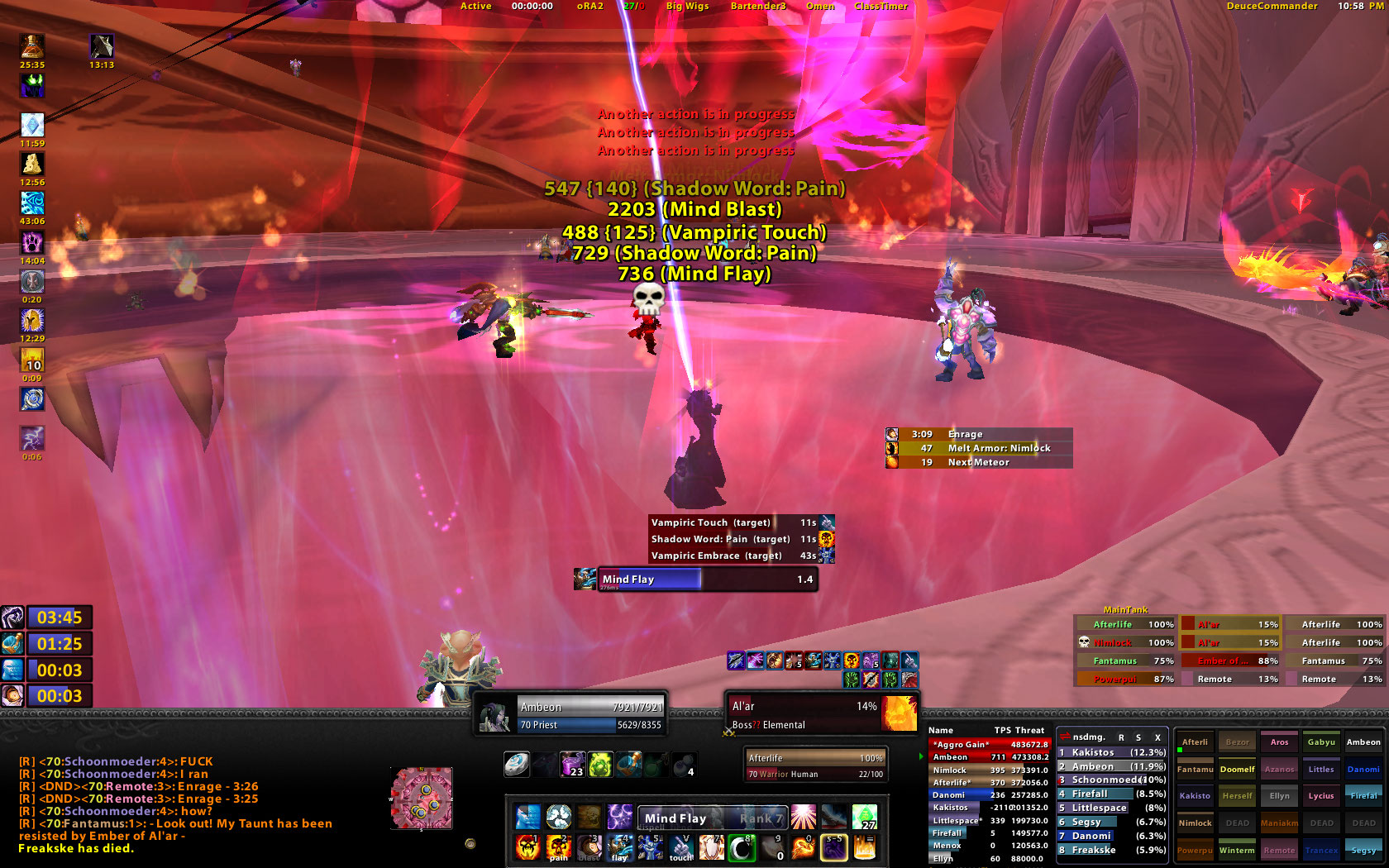This screenshot has height=868, width=1389.
Task: Open the Omen threat meter menu
Action: point(820,6)
